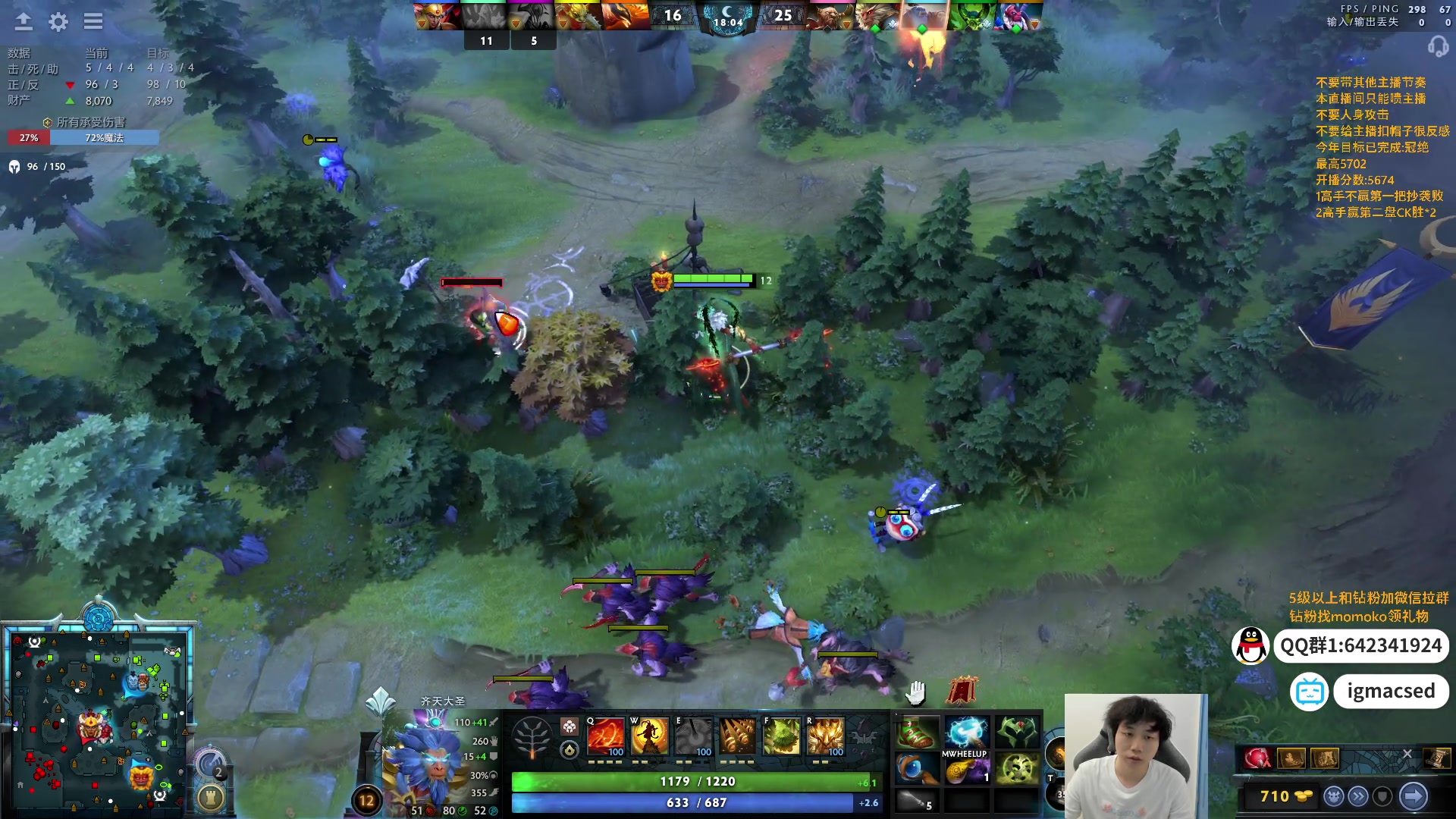Cast Tree Dance ability (W)

pyautogui.click(x=650, y=736)
